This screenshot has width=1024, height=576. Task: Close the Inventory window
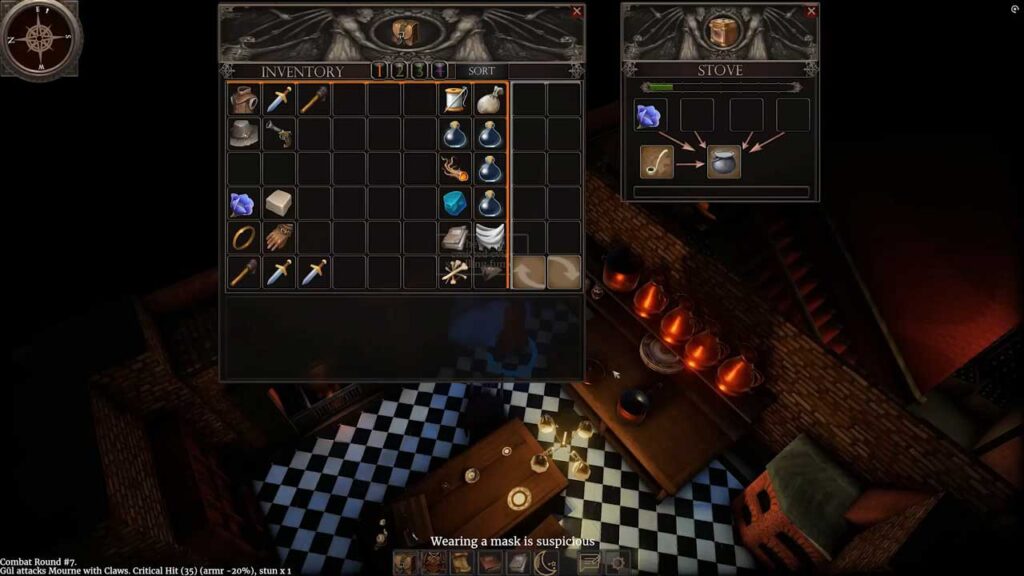click(x=576, y=12)
